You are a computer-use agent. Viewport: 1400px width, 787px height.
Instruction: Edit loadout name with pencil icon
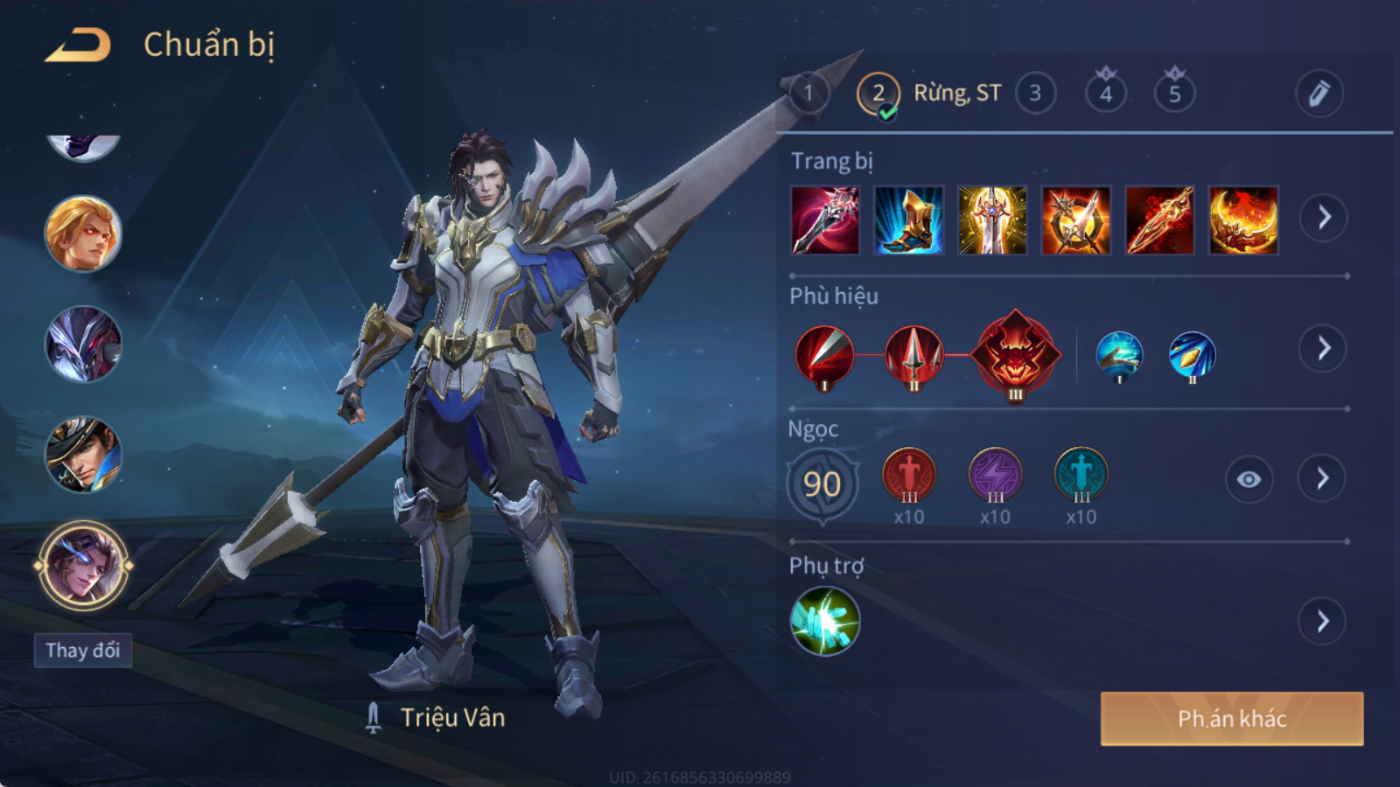point(1319,95)
